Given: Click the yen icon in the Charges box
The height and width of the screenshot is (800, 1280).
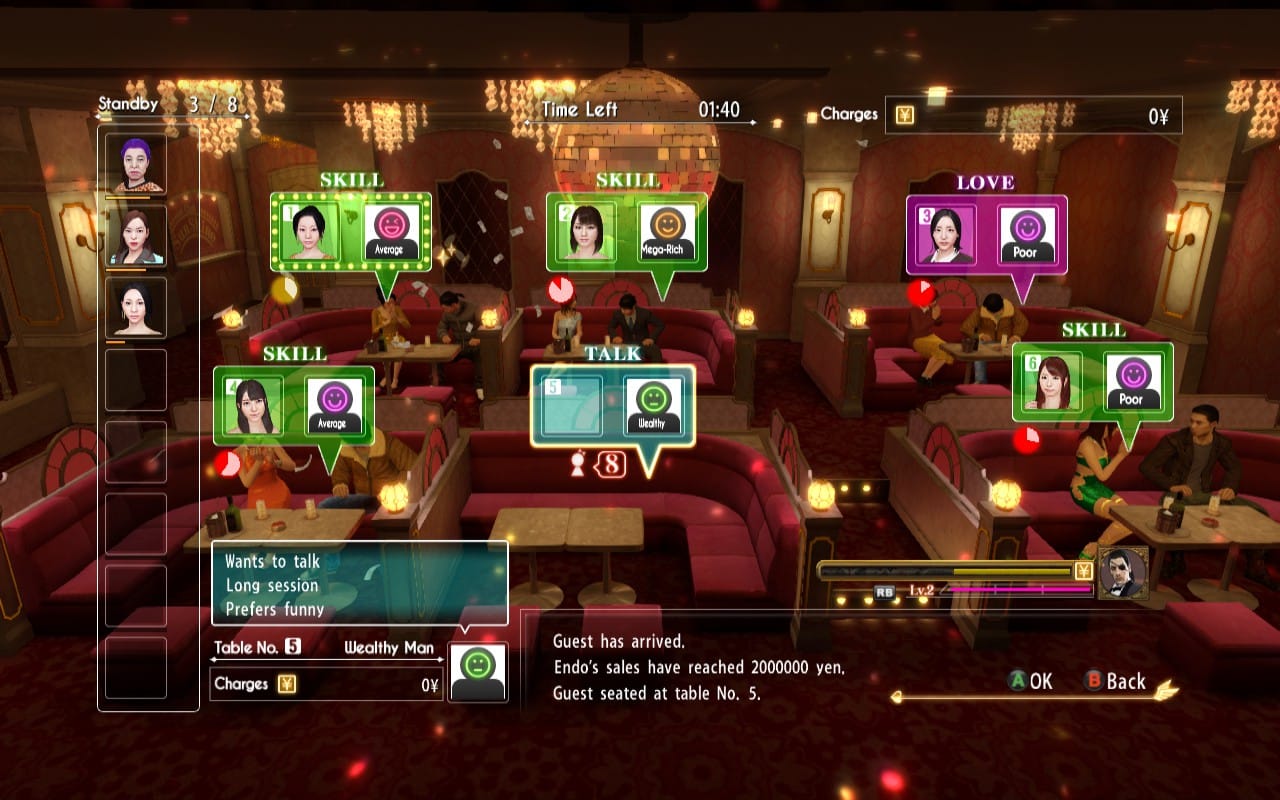Looking at the screenshot, I should point(905,113).
